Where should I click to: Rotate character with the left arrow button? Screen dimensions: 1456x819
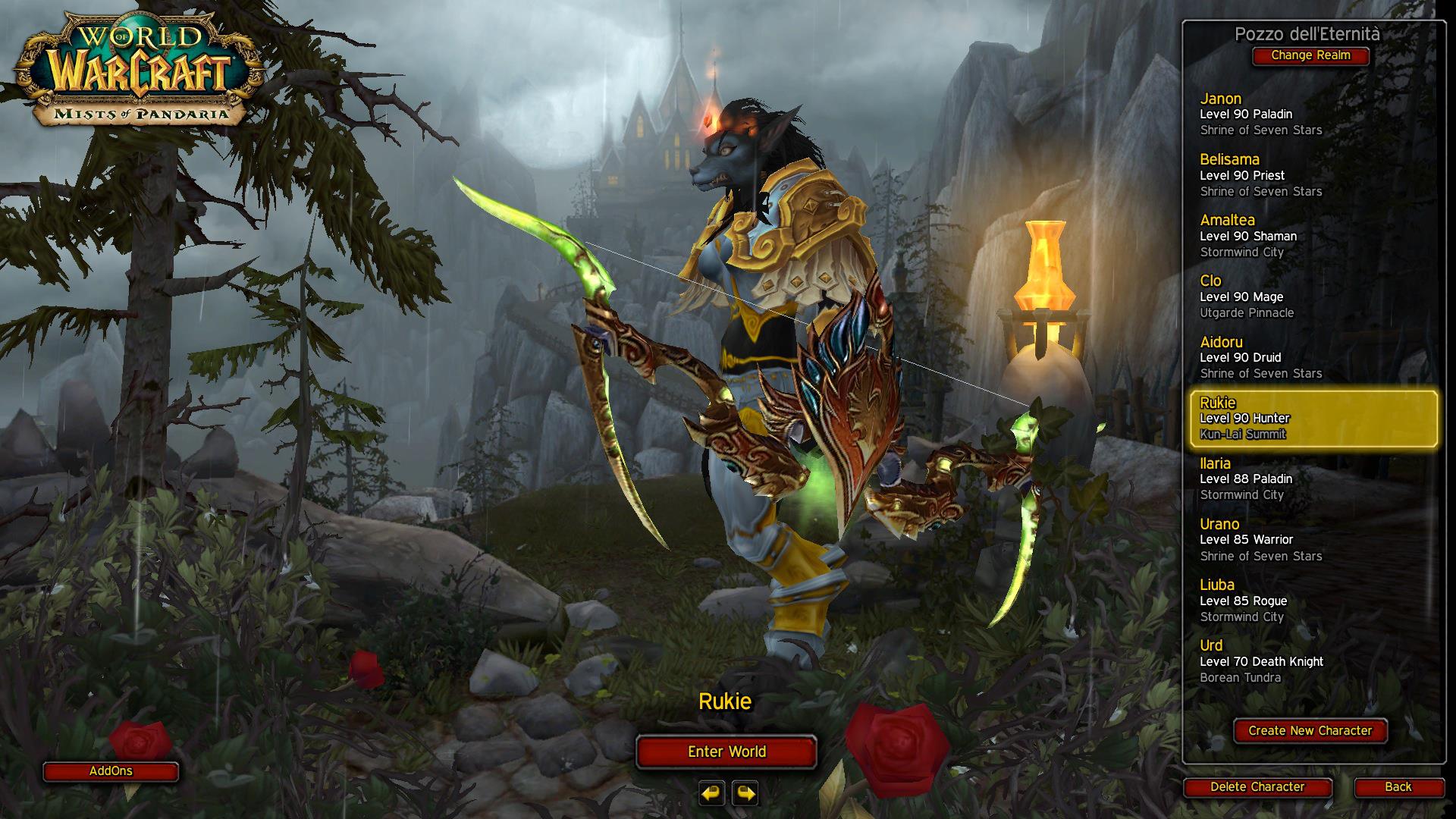(711, 793)
